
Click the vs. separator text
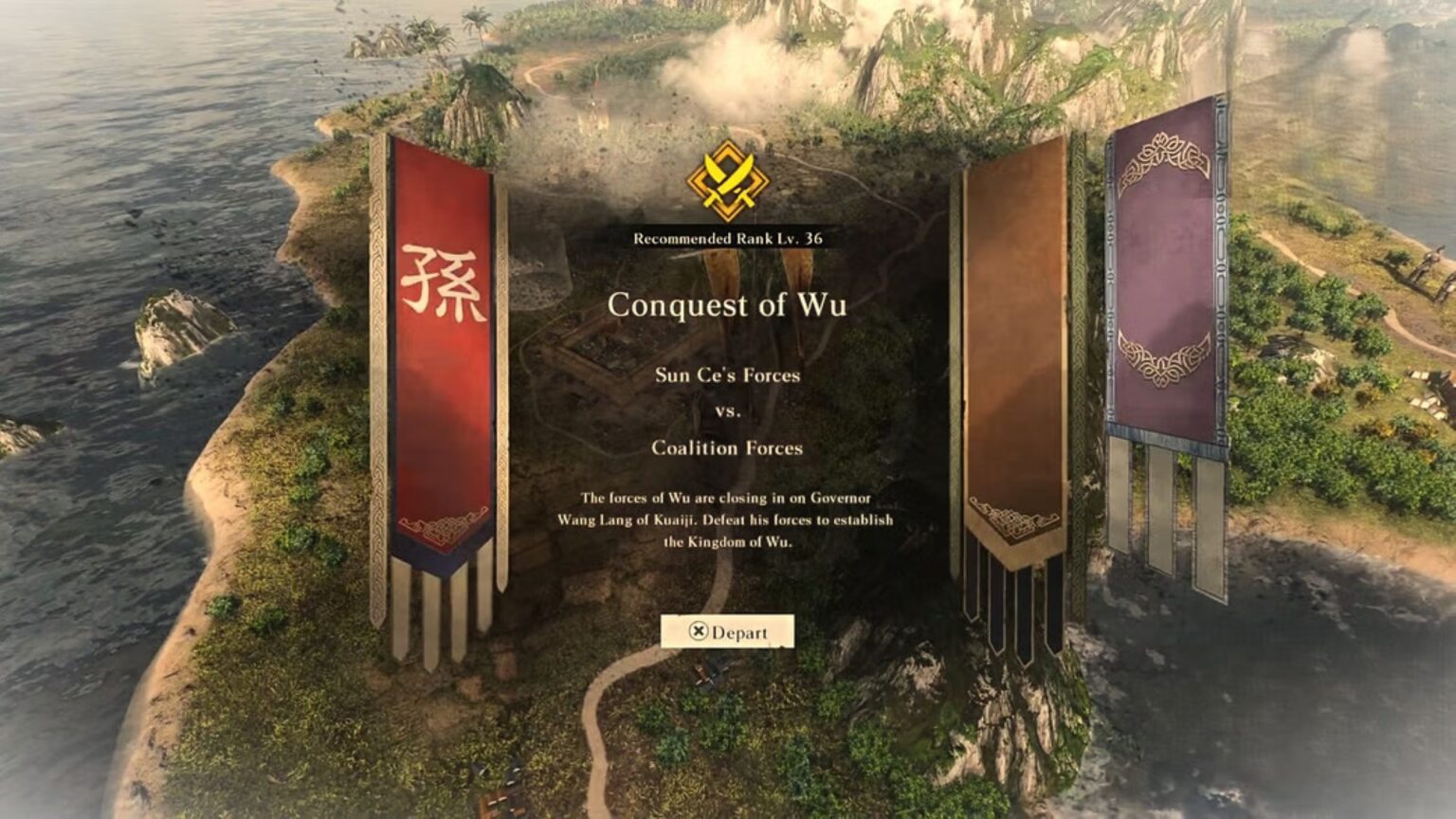click(x=727, y=411)
